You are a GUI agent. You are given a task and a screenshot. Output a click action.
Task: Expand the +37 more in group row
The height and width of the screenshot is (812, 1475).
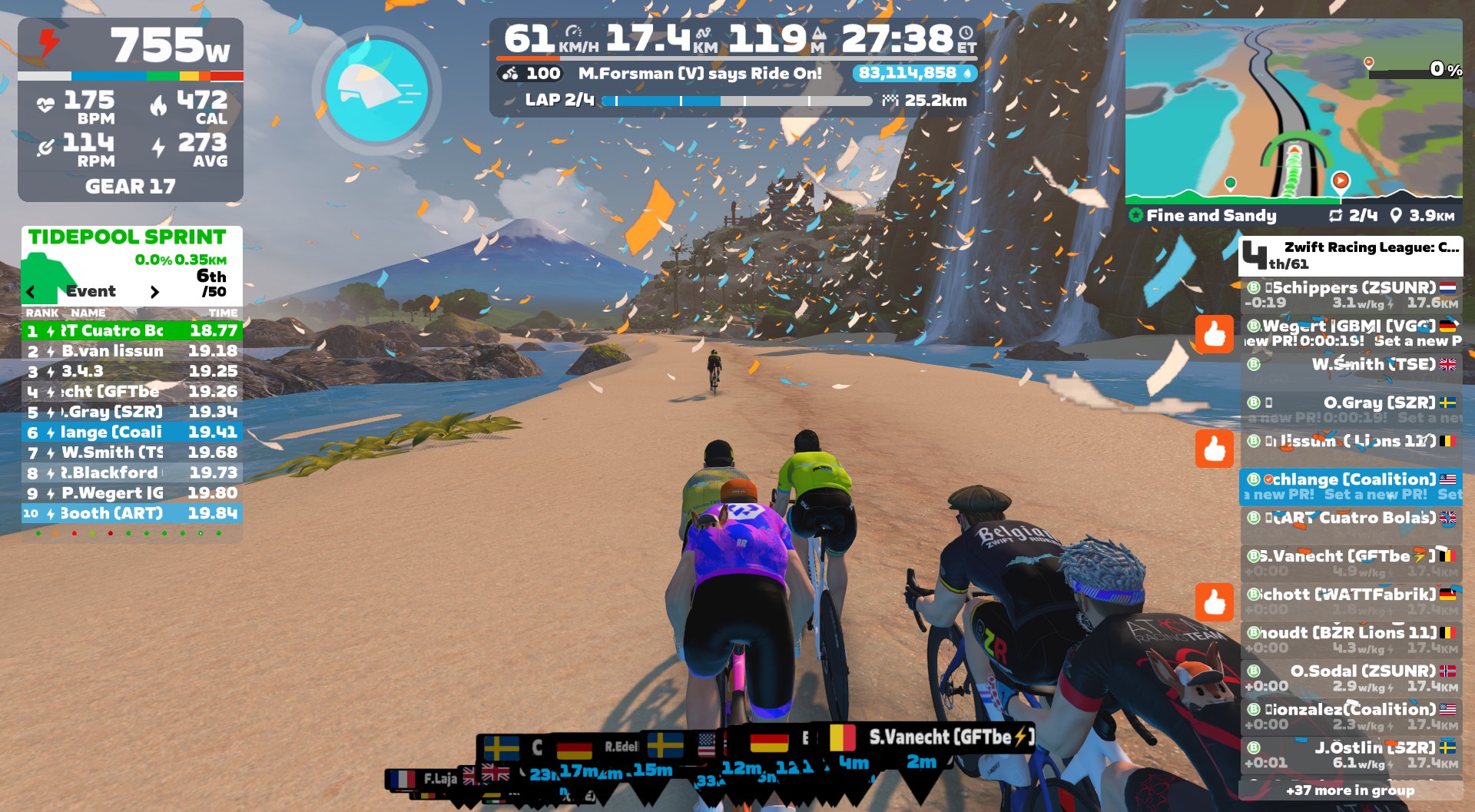click(1350, 790)
